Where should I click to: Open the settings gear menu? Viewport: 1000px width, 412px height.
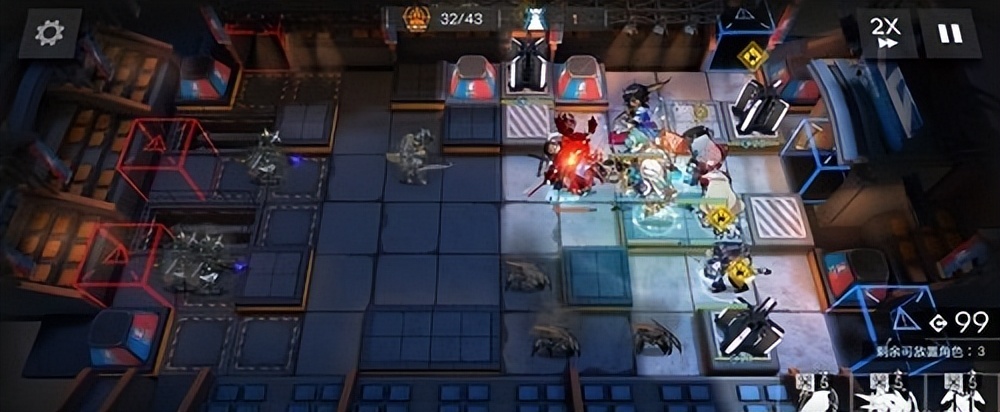pyautogui.click(x=49, y=33)
